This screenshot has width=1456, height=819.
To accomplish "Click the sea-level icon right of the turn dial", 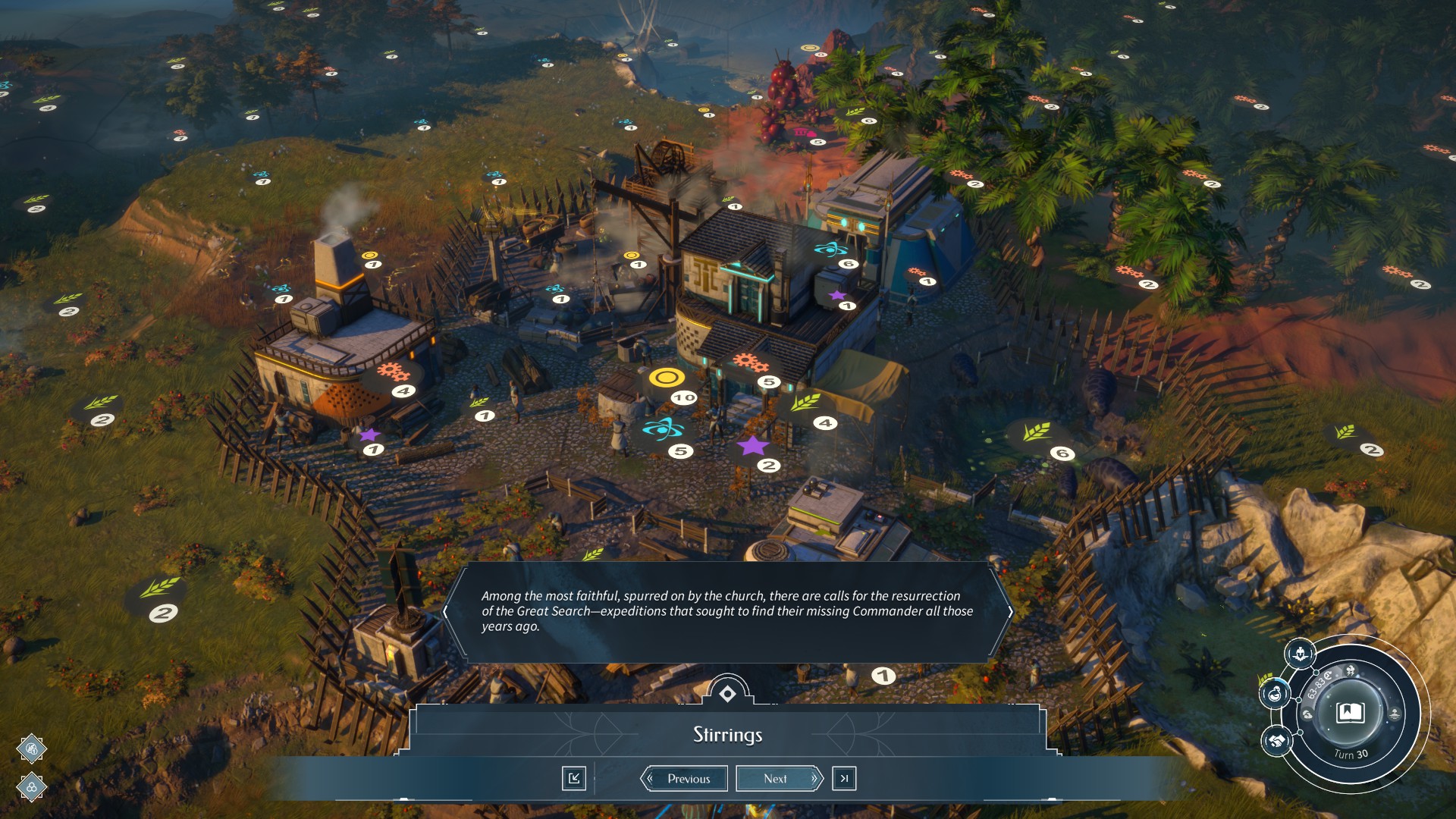I will coord(1394,714).
